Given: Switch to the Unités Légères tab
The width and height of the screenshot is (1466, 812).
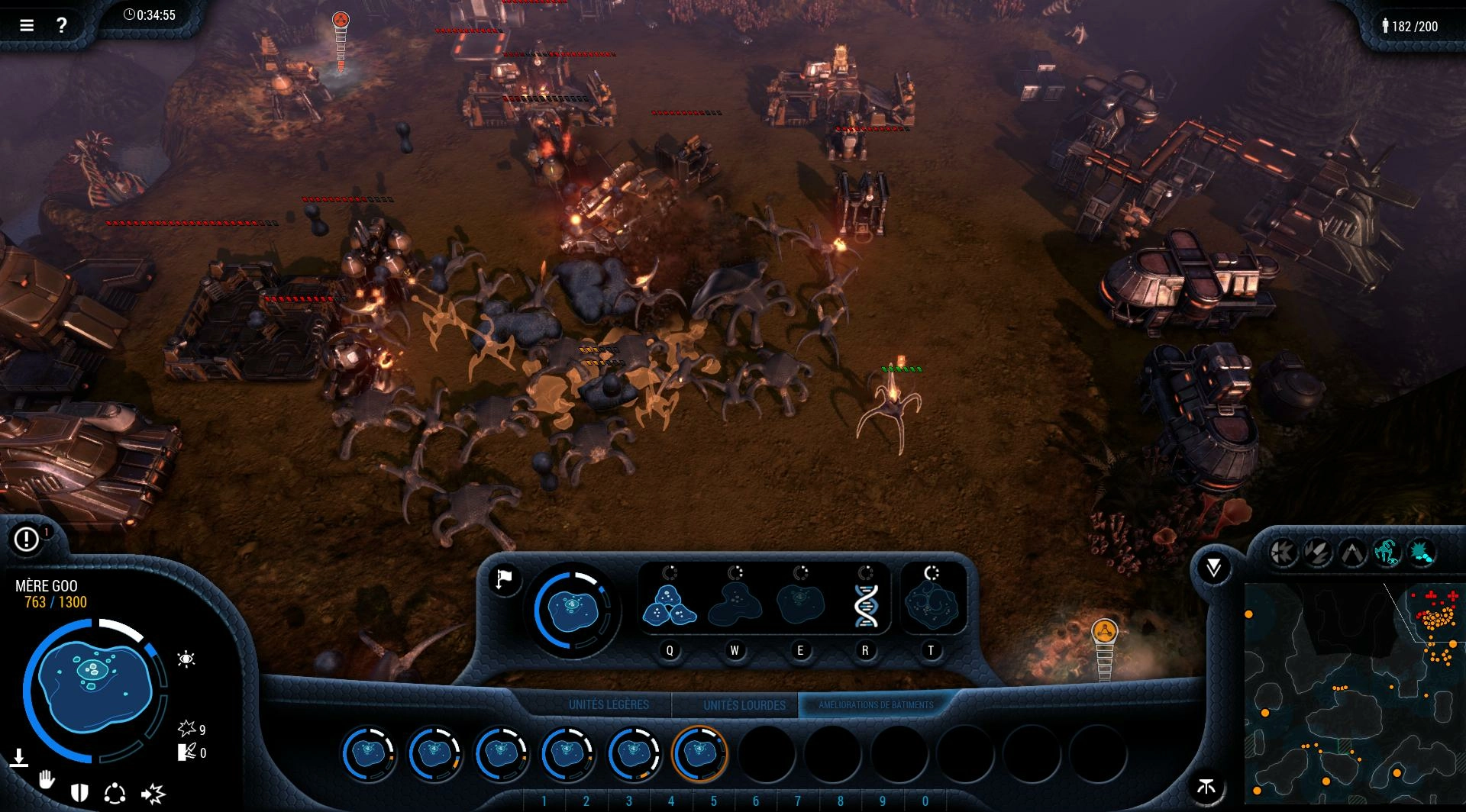Looking at the screenshot, I should (x=609, y=705).
